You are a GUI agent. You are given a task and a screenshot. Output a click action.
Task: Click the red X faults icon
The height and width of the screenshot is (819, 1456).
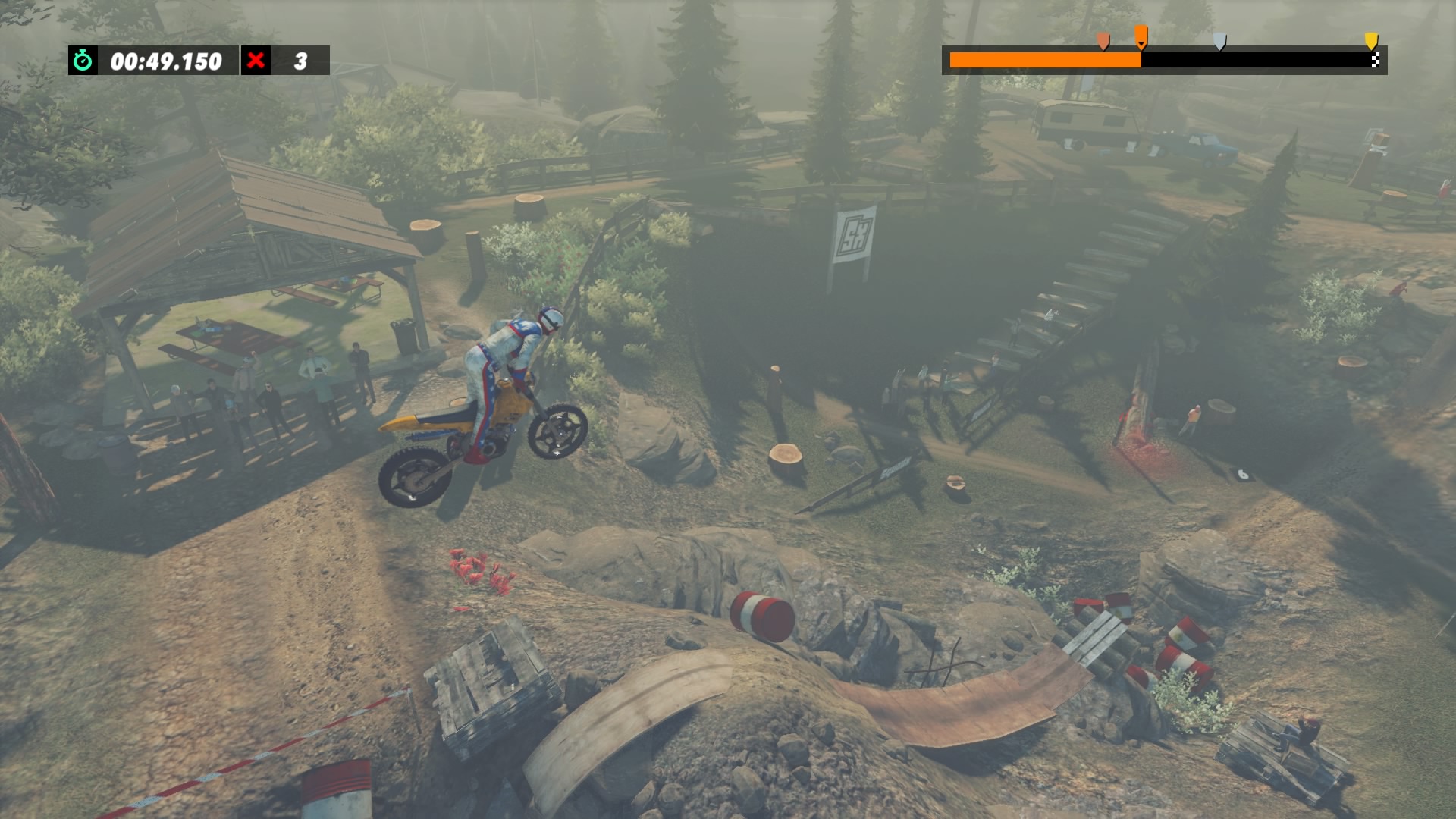pyautogui.click(x=256, y=61)
